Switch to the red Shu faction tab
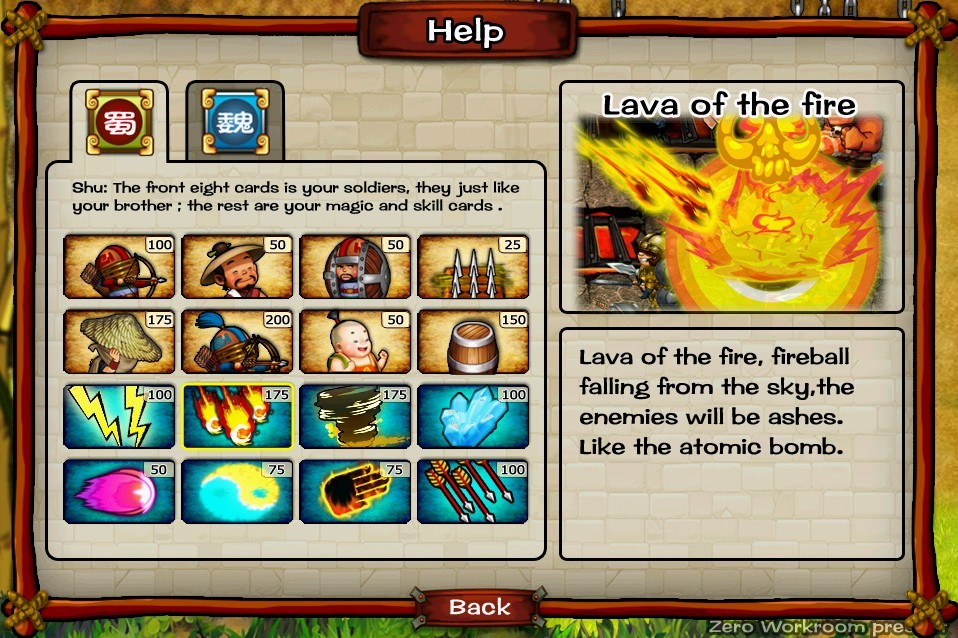 tap(119, 119)
